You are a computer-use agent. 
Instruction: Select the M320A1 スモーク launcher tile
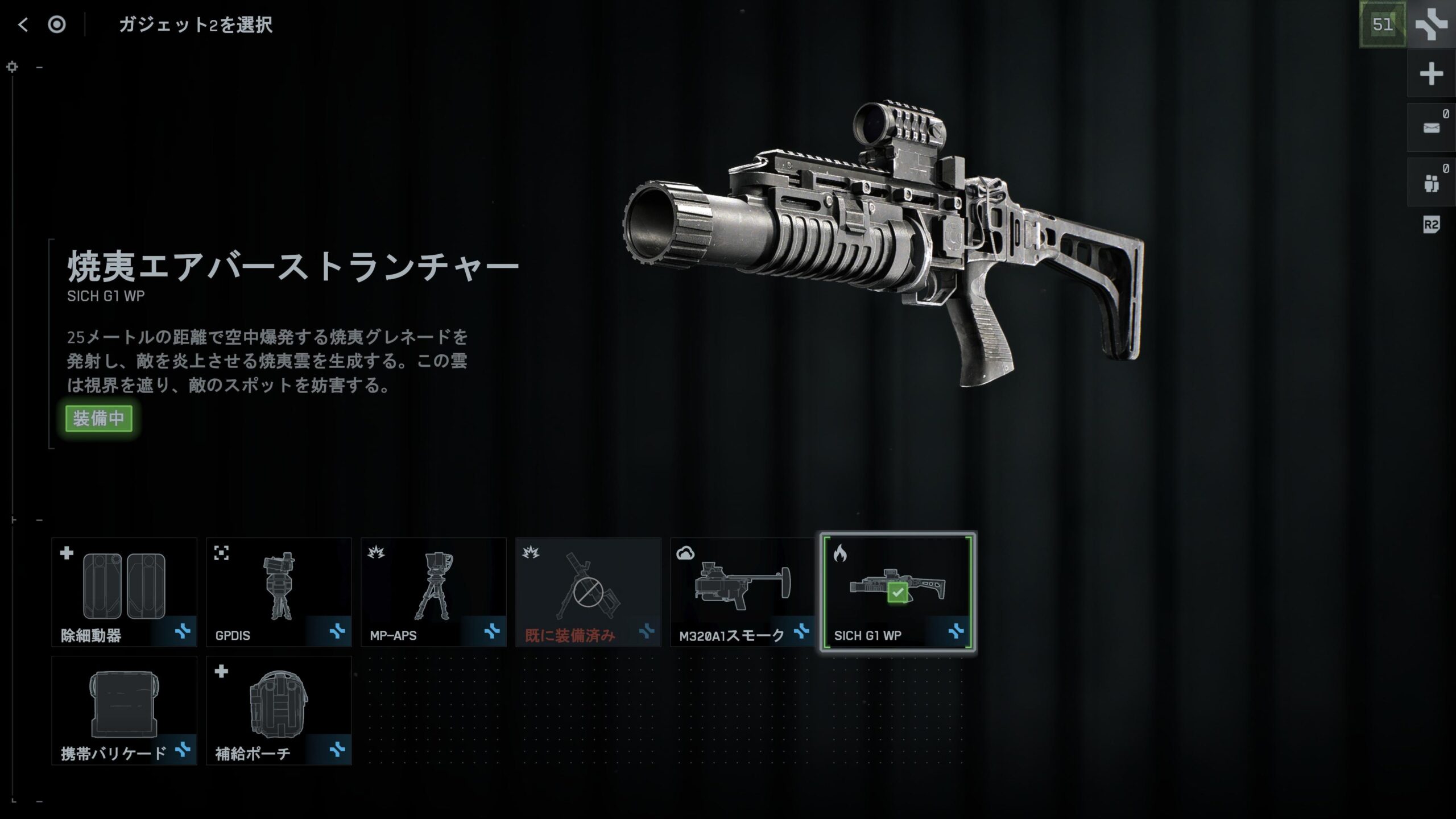click(x=743, y=592)
